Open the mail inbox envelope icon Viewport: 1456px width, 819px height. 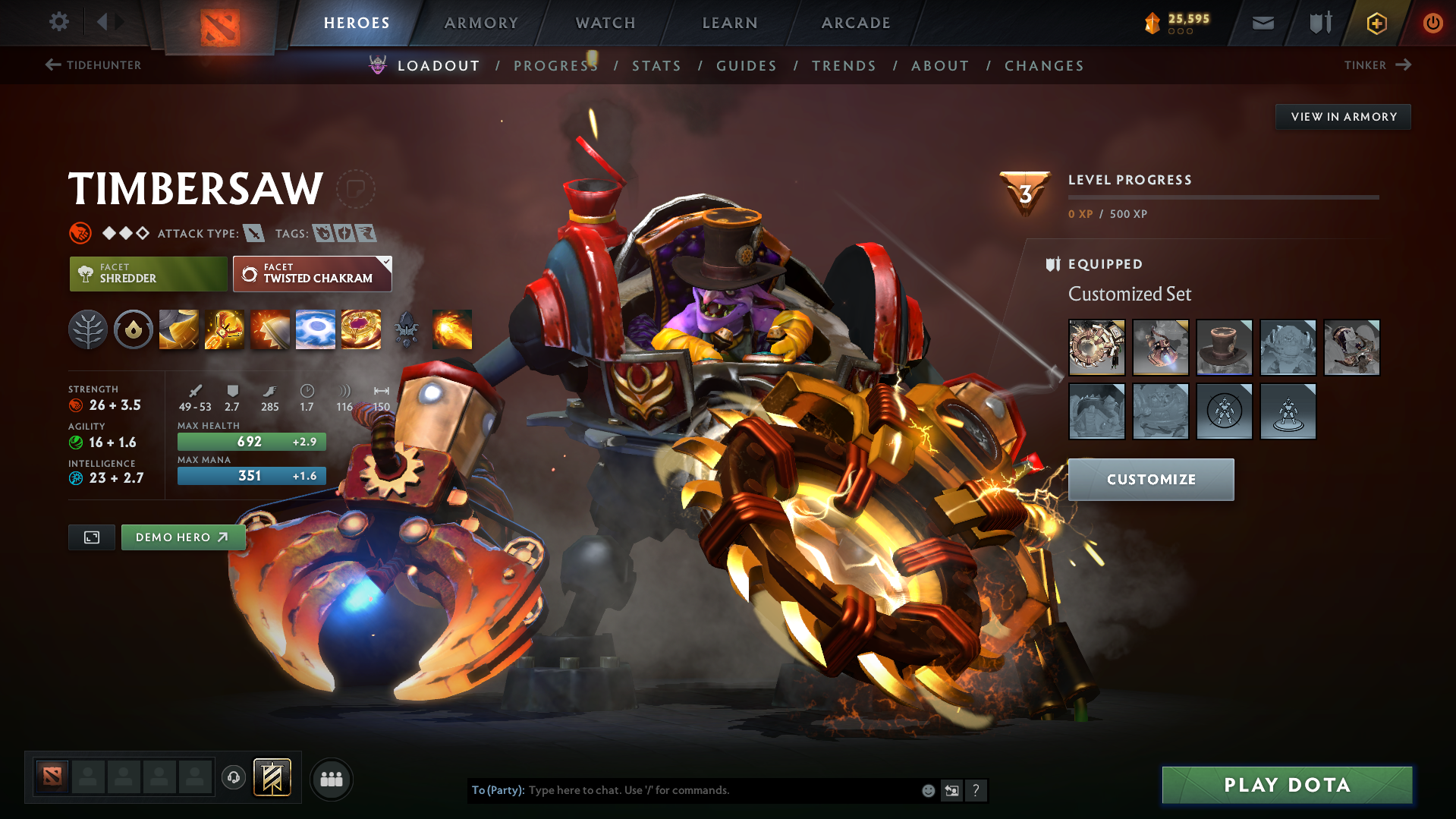click(1263, 23)
